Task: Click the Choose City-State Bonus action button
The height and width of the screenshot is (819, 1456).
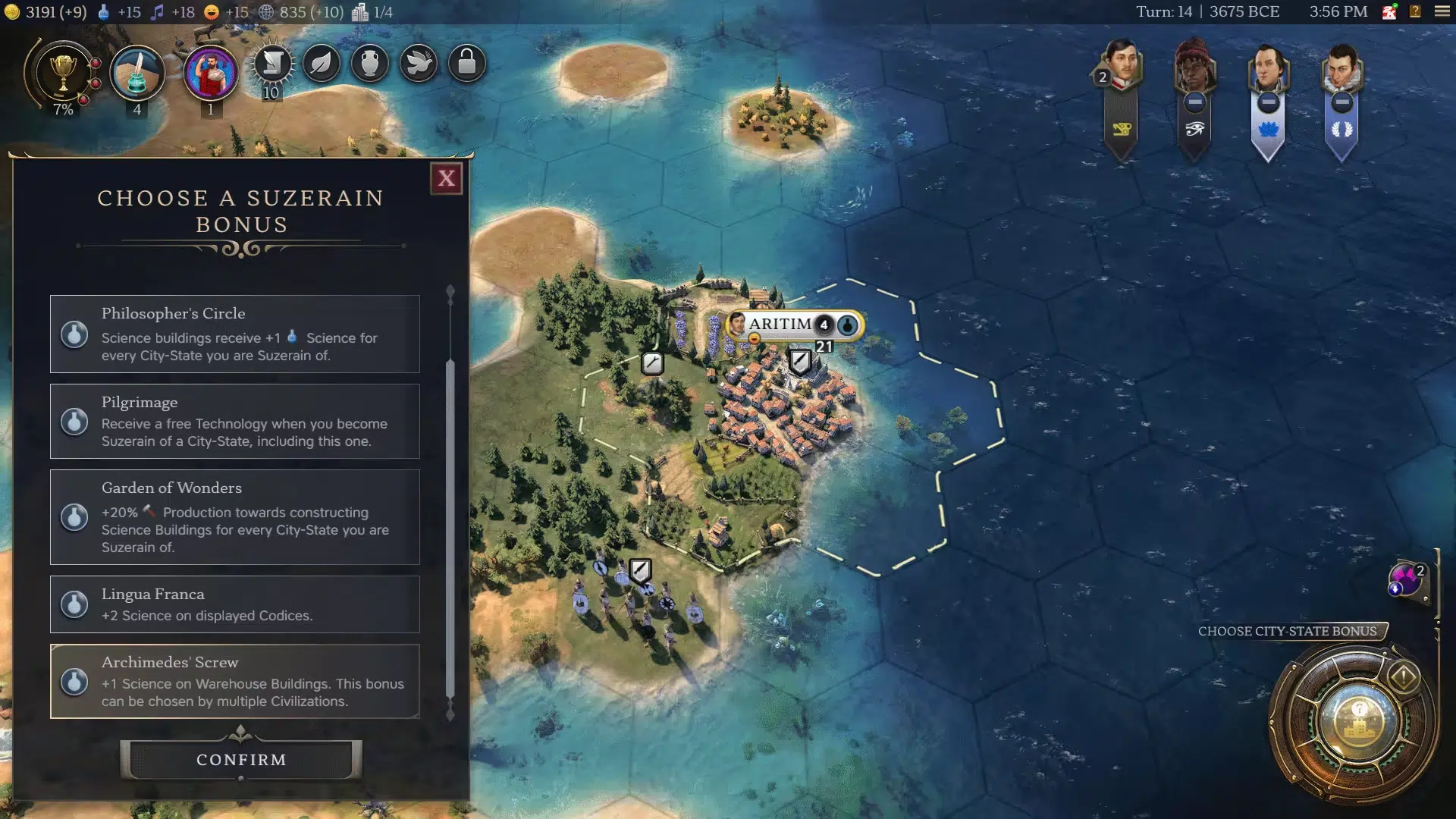Action: tap(1357, 720)
